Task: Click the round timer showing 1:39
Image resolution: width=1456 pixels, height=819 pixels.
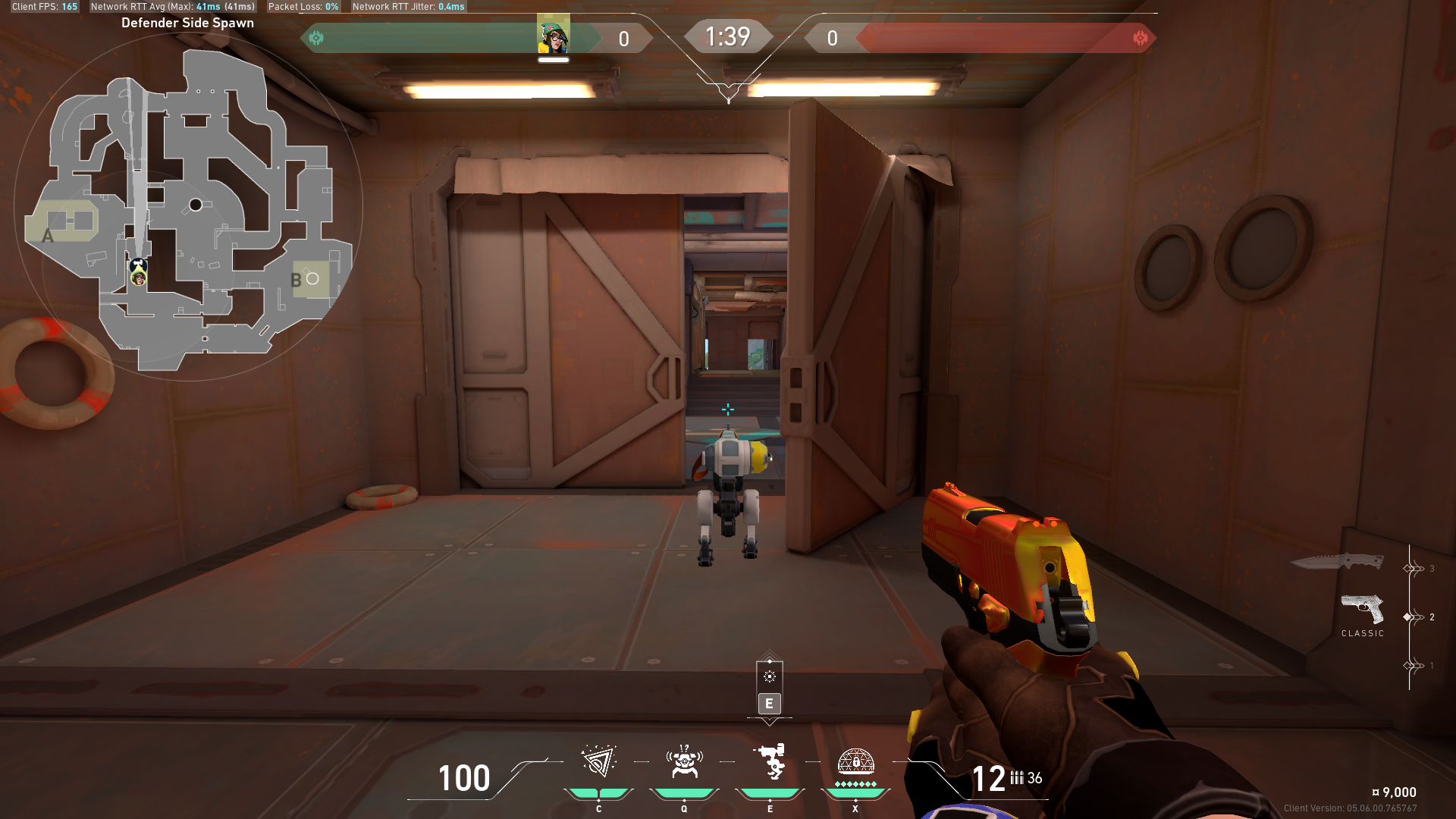Action: pyautogui.click(x=728, y=36)
